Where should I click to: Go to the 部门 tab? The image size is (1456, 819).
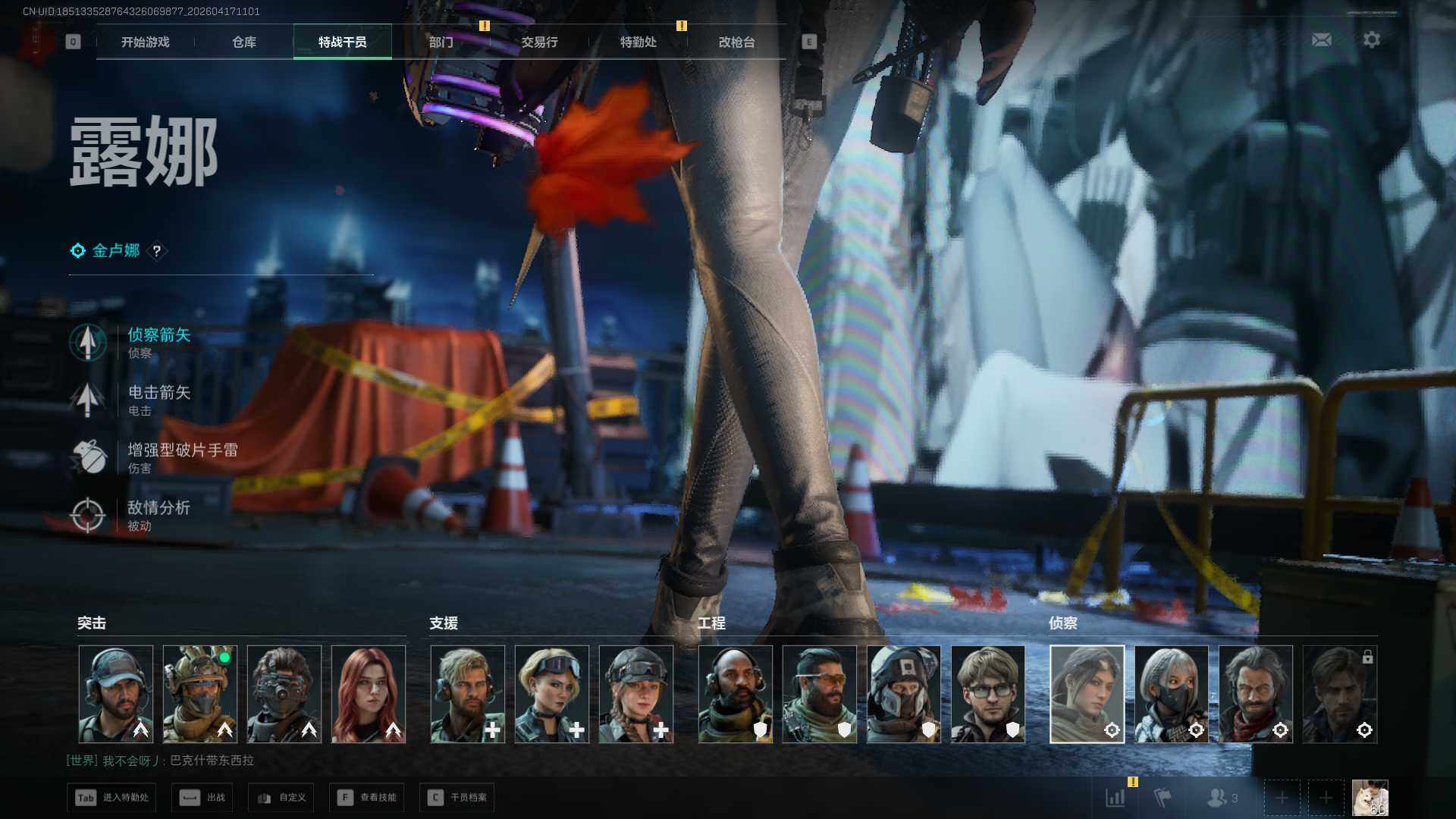pyautogui.click(x=441, y=42)
